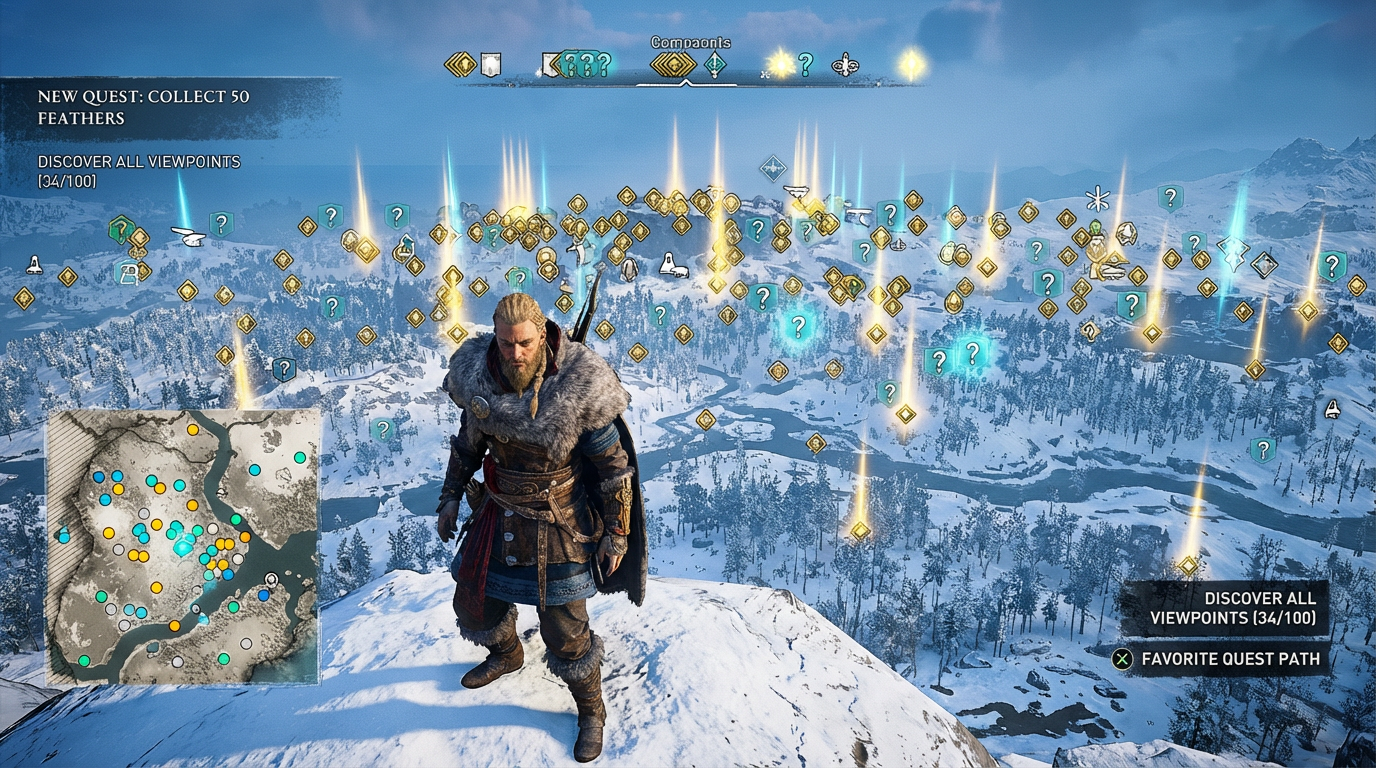Click the glowing cyan marker on the minimap
This screenshot has width=1376, height=768.
pyautogui.click(x=184, y=545)
